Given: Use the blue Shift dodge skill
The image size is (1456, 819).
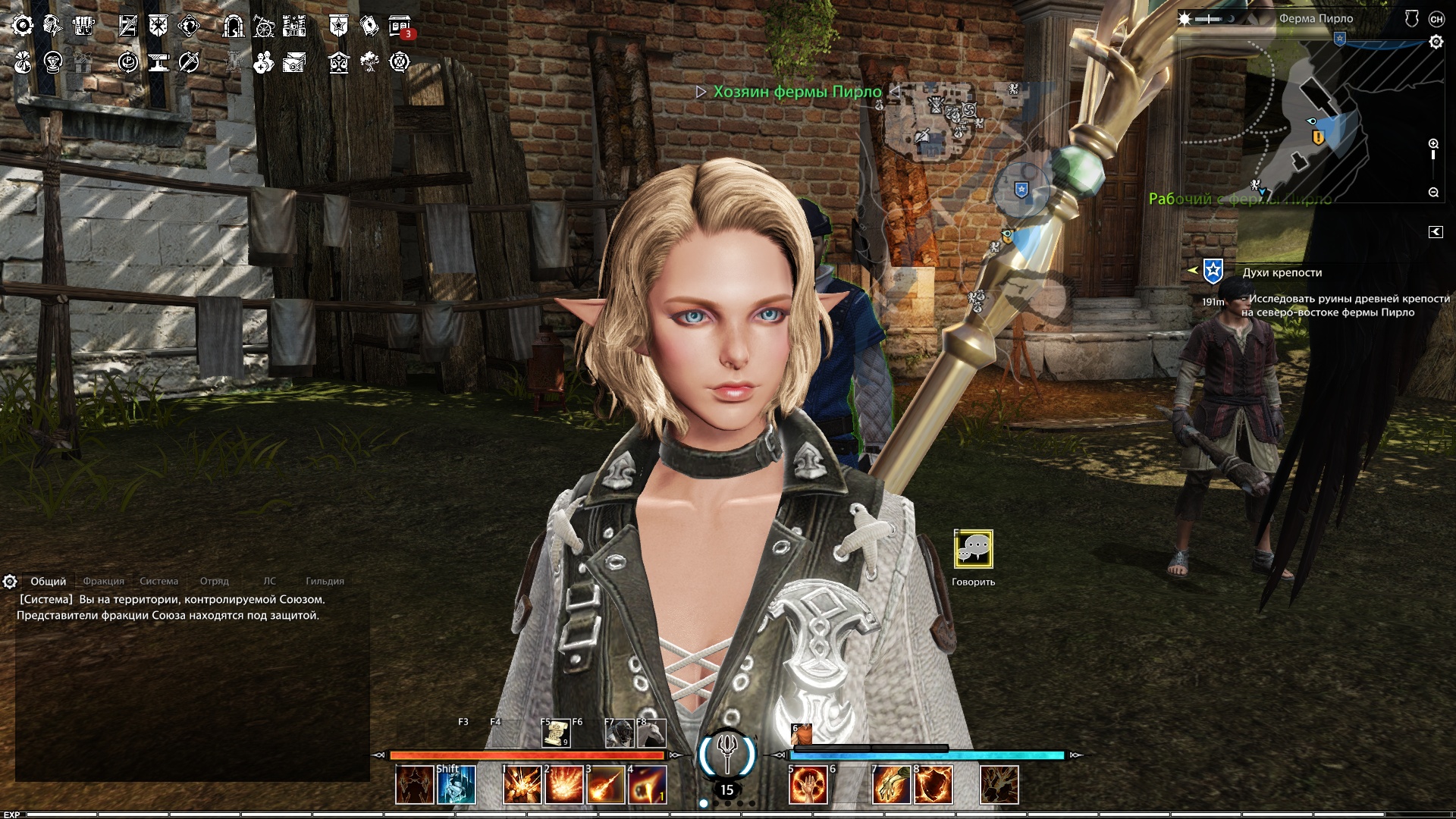Looking at the screenshot, I should pos(457,785).
